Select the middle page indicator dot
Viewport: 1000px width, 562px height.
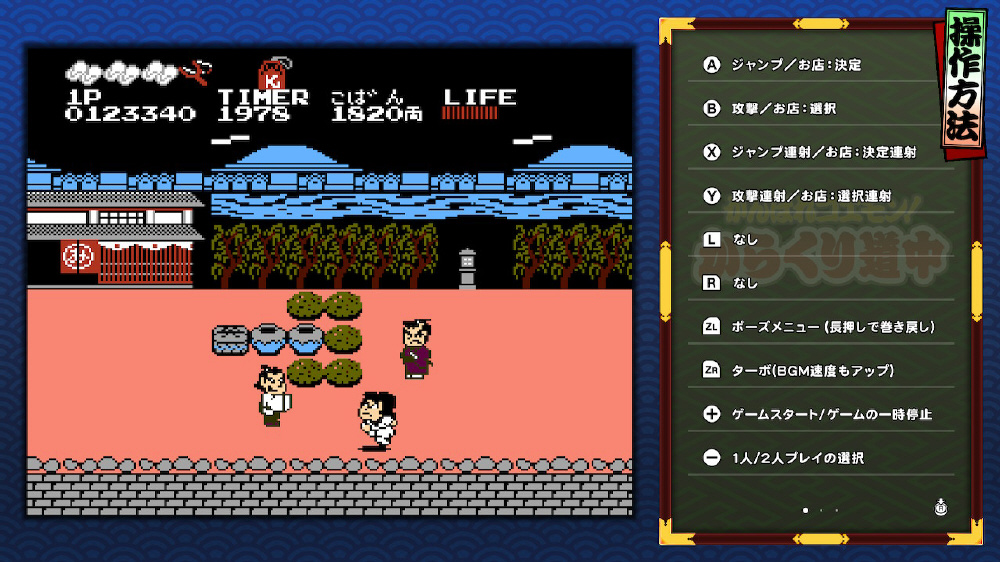click(821, 510)
